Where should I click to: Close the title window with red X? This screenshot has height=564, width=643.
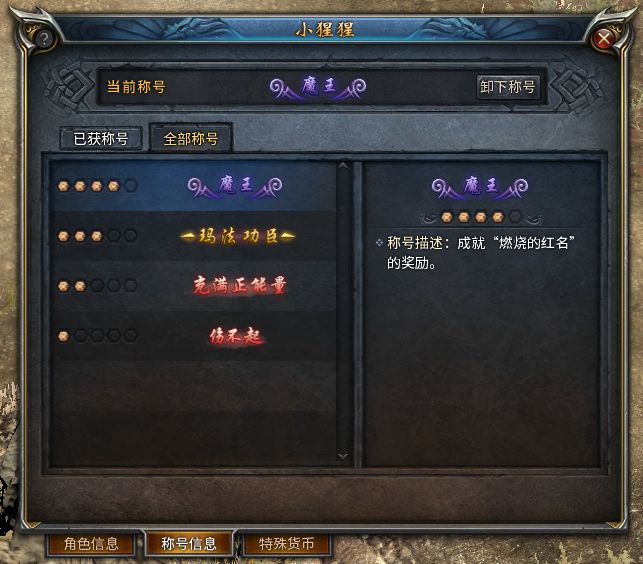coord(603,39)
